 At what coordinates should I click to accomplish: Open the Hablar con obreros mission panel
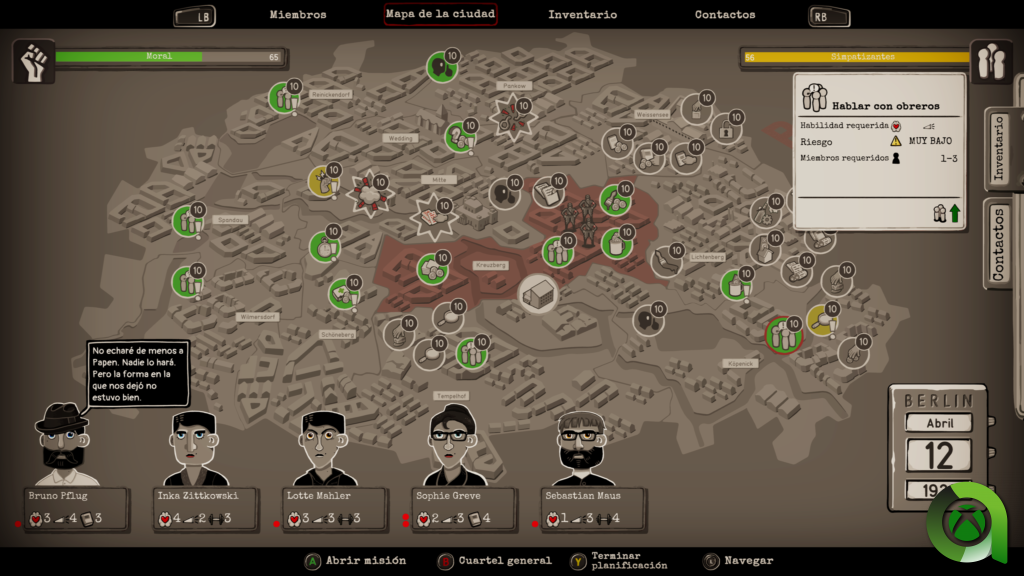(x=879, y=150)
